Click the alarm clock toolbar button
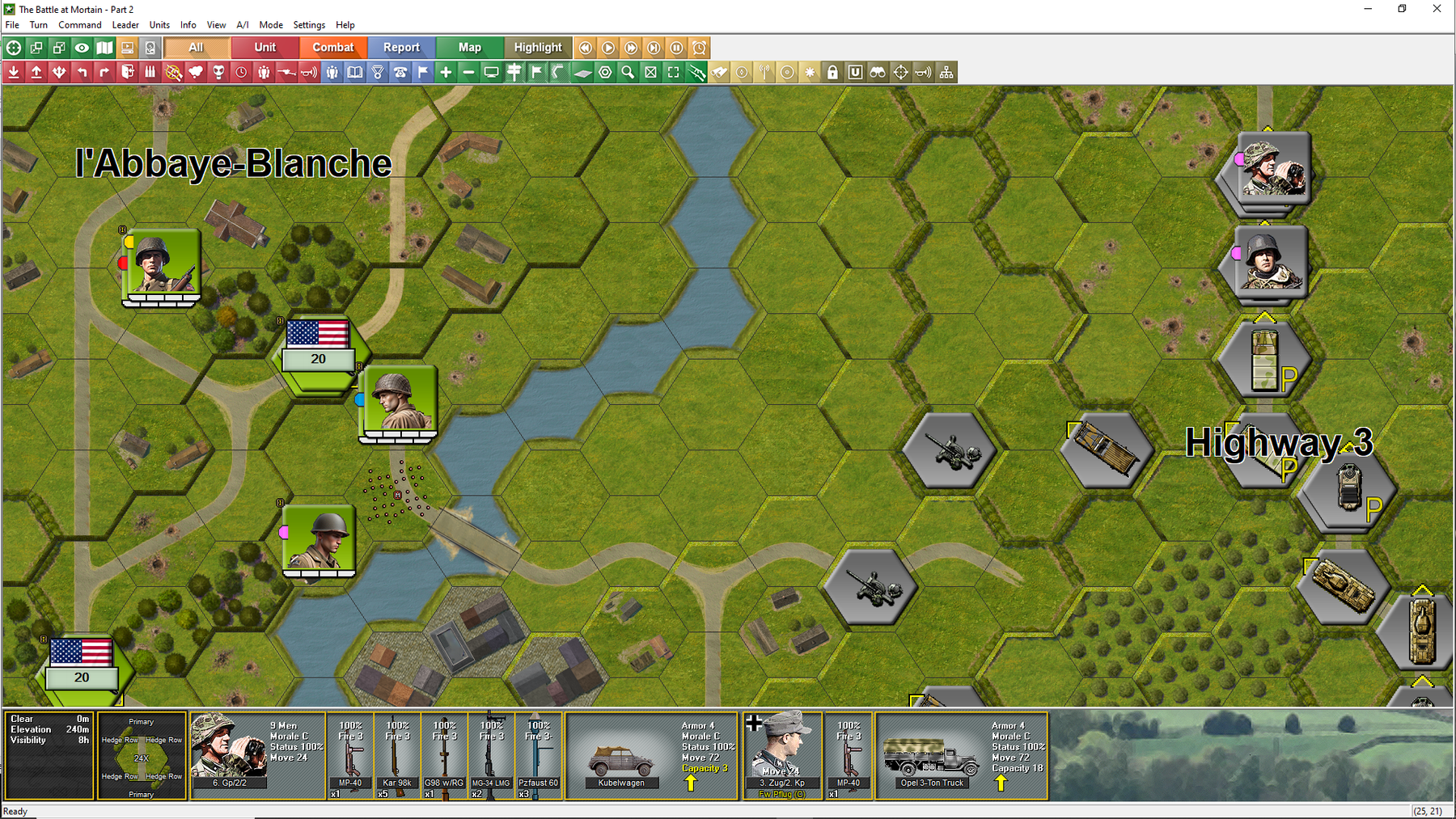Image resolution: width=1456 pixels, height=819 pixels. [x=700, y=48]
